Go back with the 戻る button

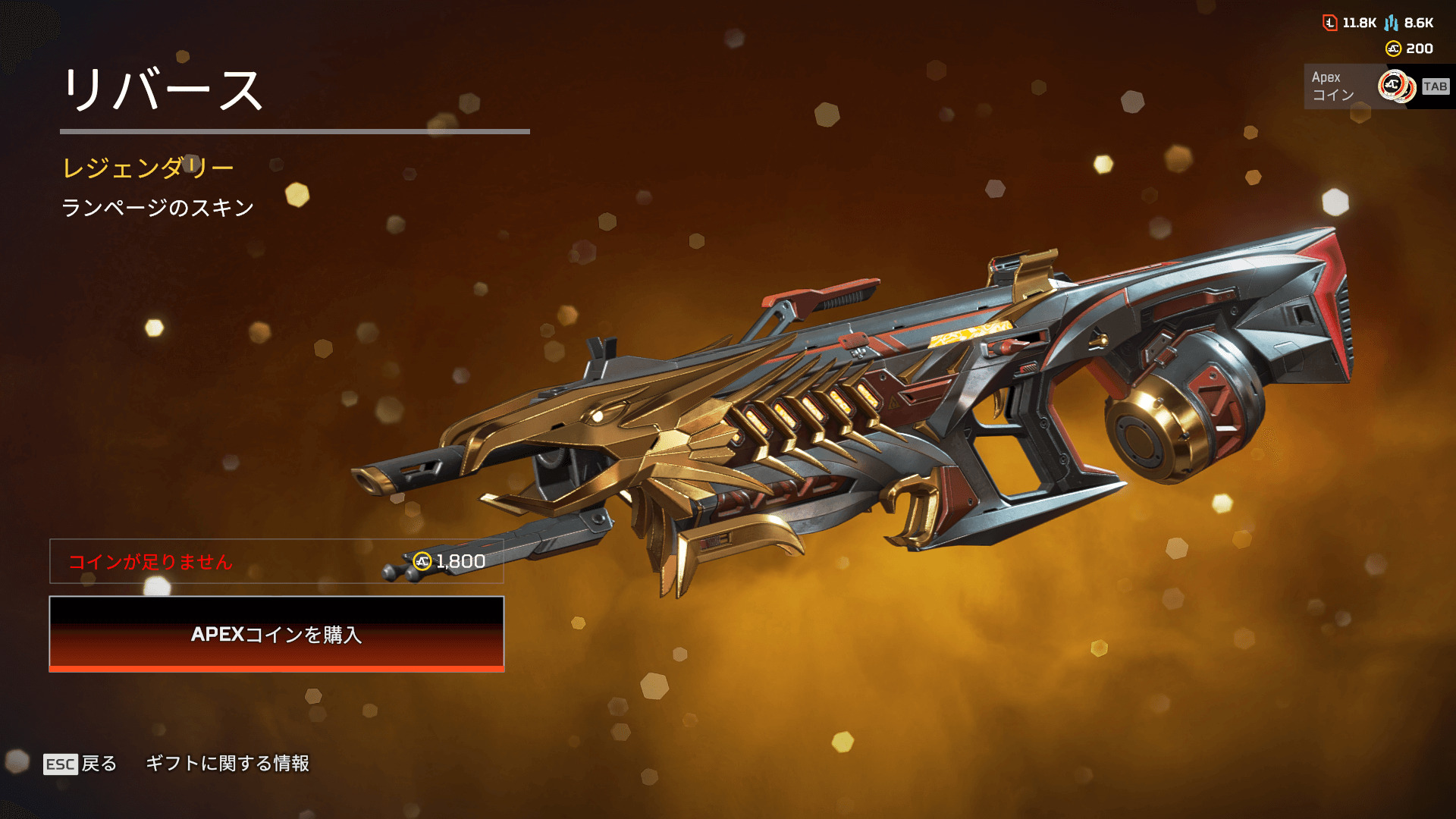(81, 764)
